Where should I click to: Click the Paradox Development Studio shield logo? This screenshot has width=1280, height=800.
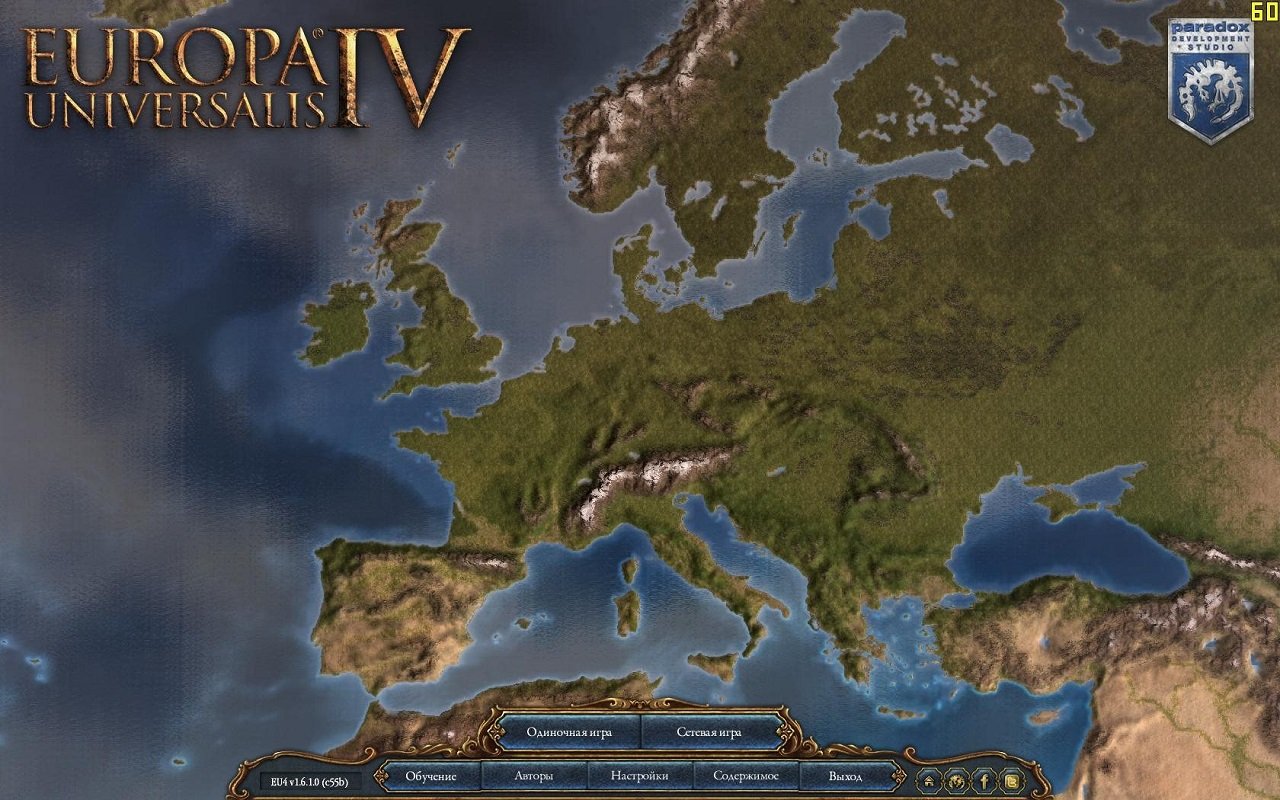pos(1211,70)
